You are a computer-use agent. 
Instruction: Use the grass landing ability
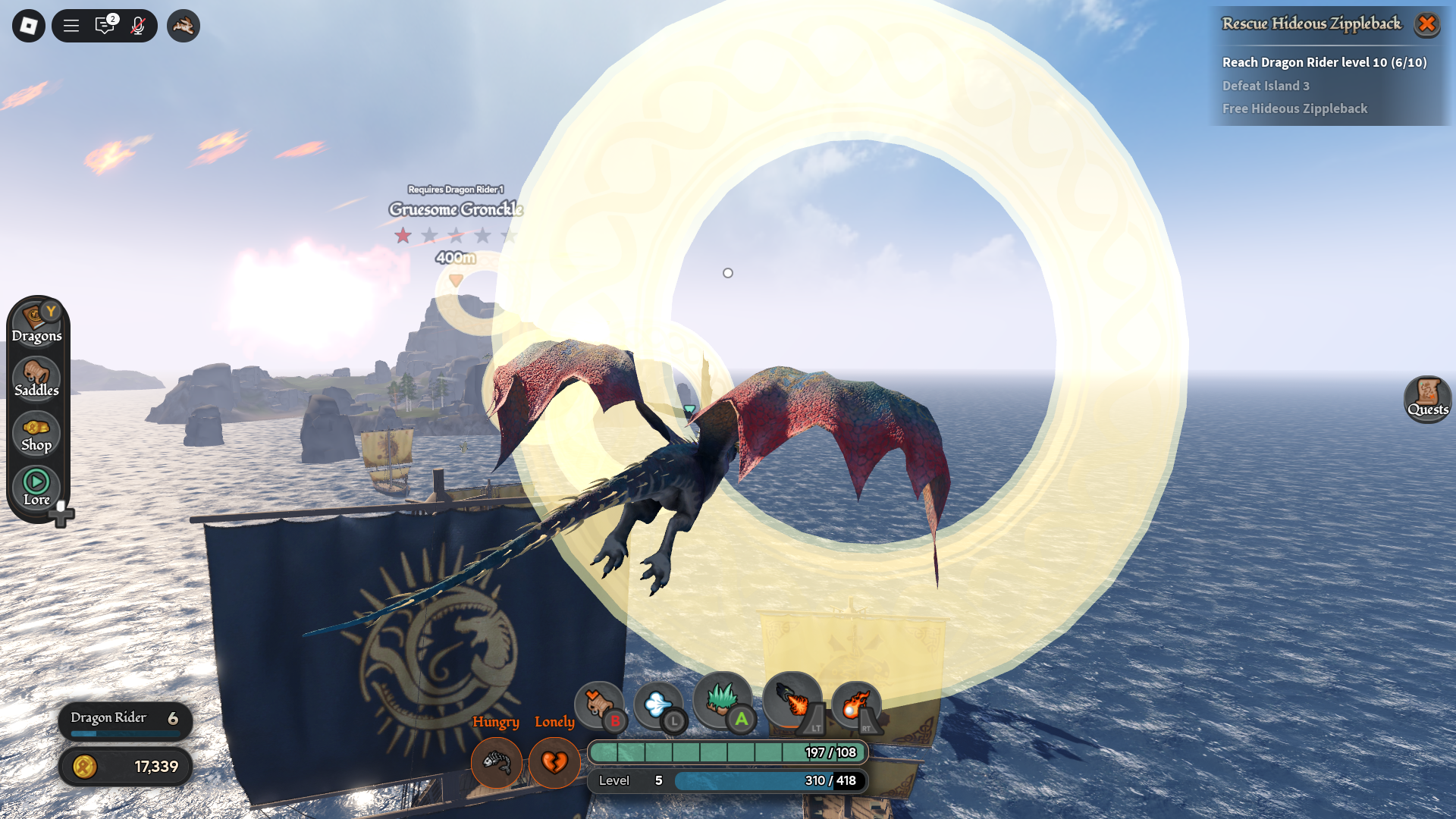pyautogui.click(x=723, y=701)
